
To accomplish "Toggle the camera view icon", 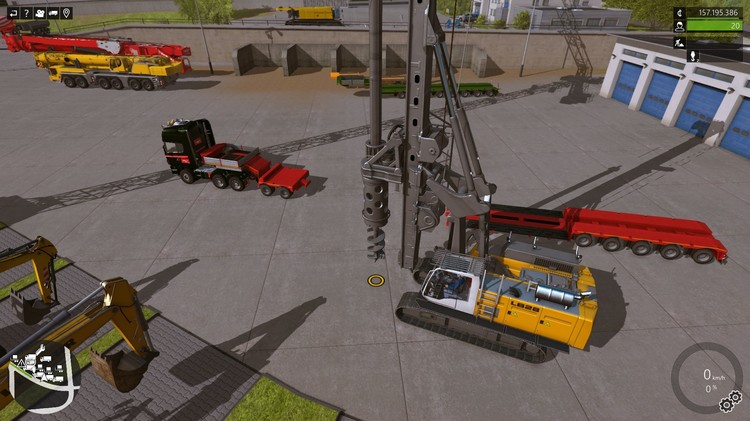I will tap(39, 13).
